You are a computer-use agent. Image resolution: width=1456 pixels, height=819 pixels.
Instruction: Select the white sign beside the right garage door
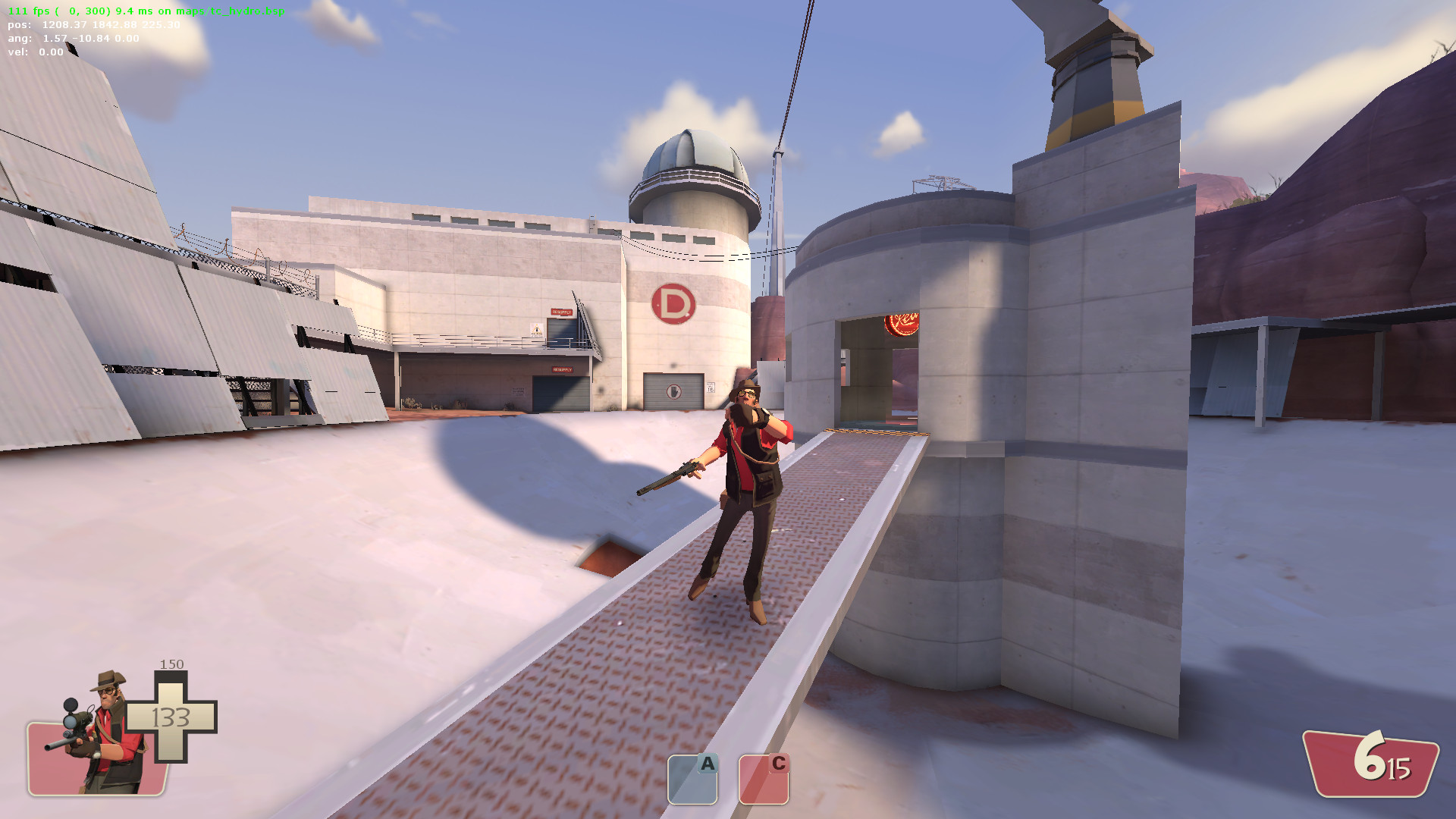[x=711, y=389]
